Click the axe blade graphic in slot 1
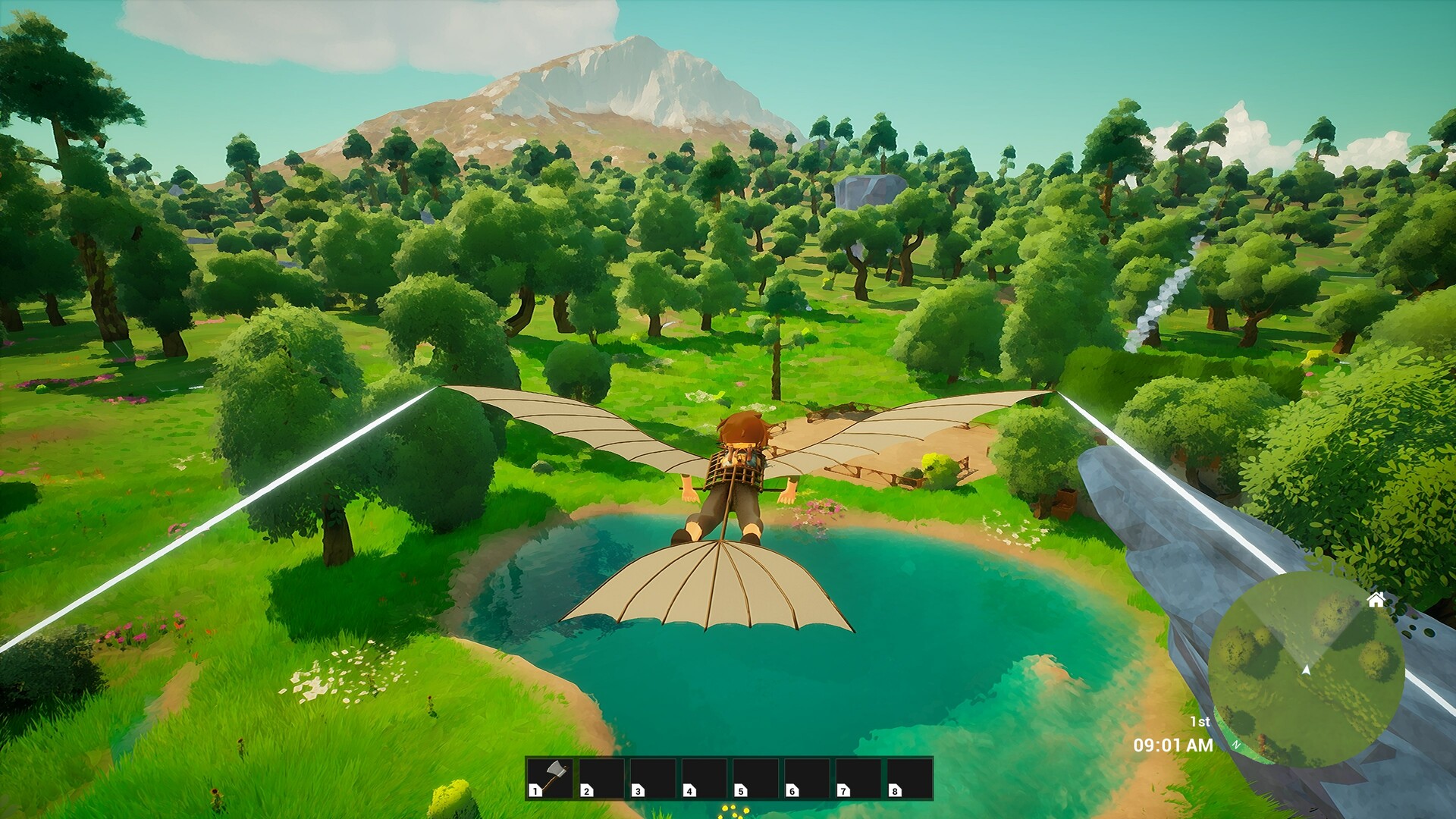 tap(556, 770)
